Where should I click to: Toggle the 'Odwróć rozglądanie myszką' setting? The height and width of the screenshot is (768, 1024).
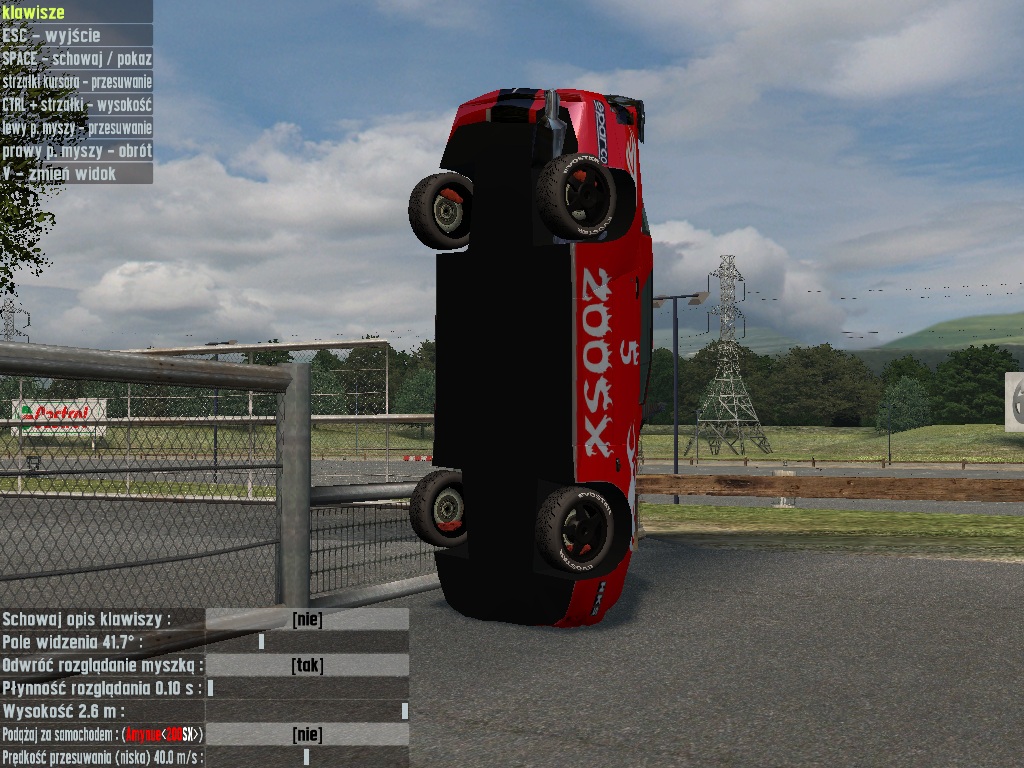(x=307, y=665)
